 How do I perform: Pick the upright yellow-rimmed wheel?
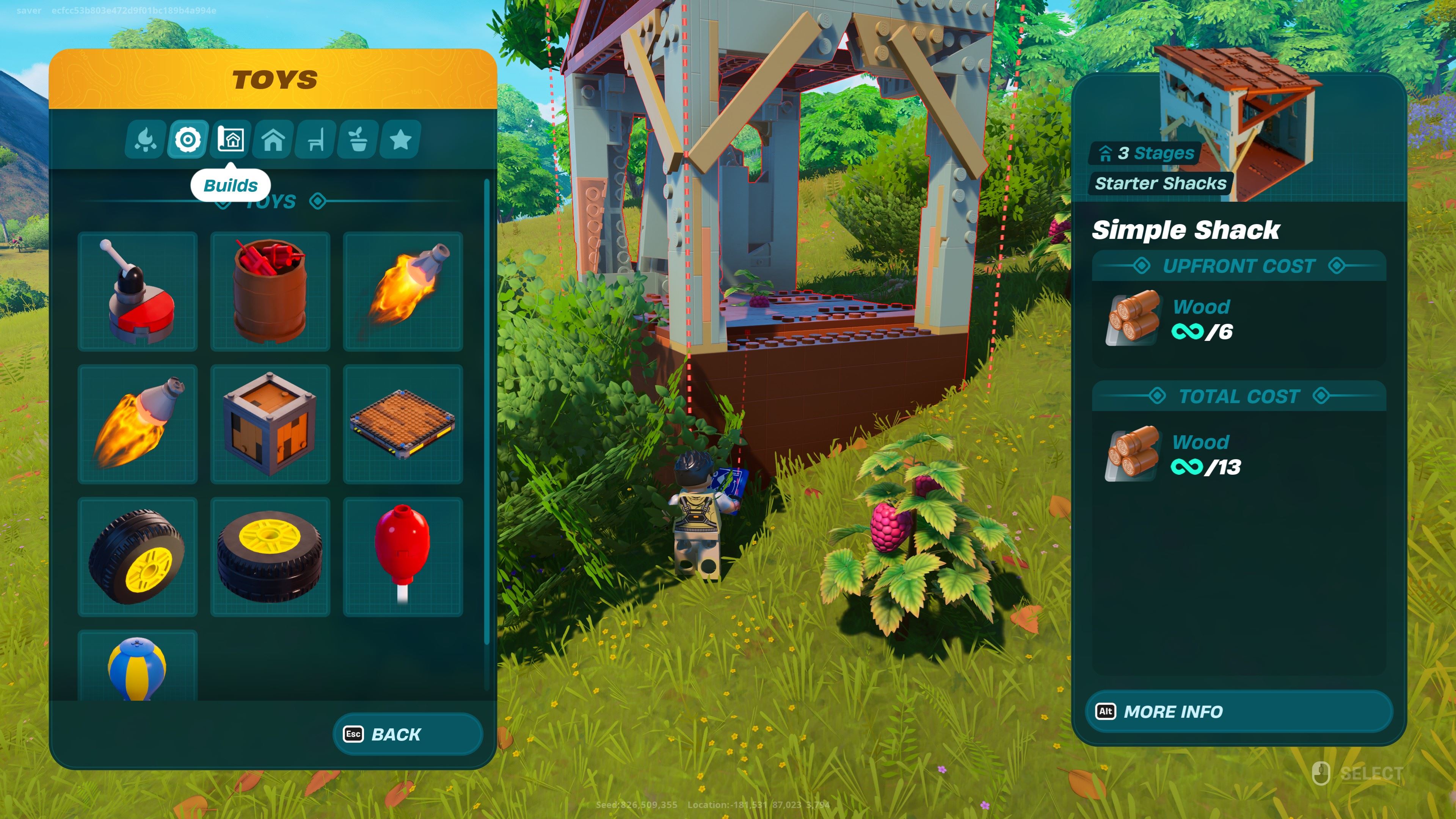(138, 557)
